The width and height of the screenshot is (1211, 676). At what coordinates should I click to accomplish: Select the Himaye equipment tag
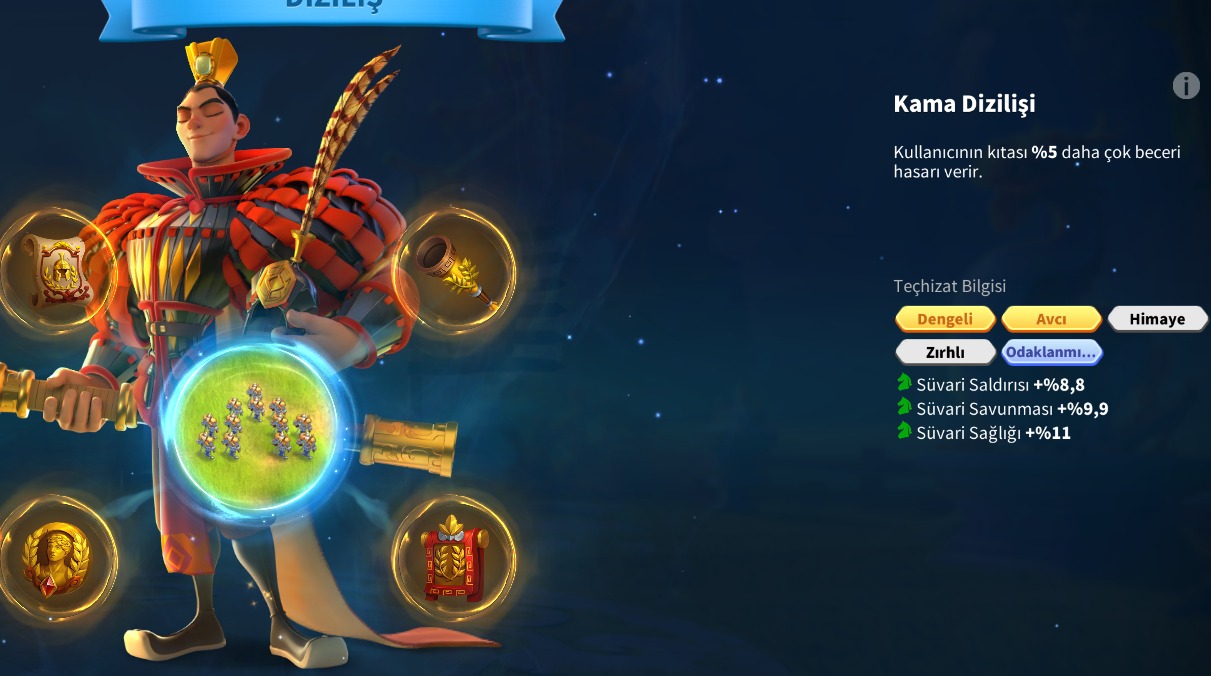pyautogui.click(x=1157, y=319)
